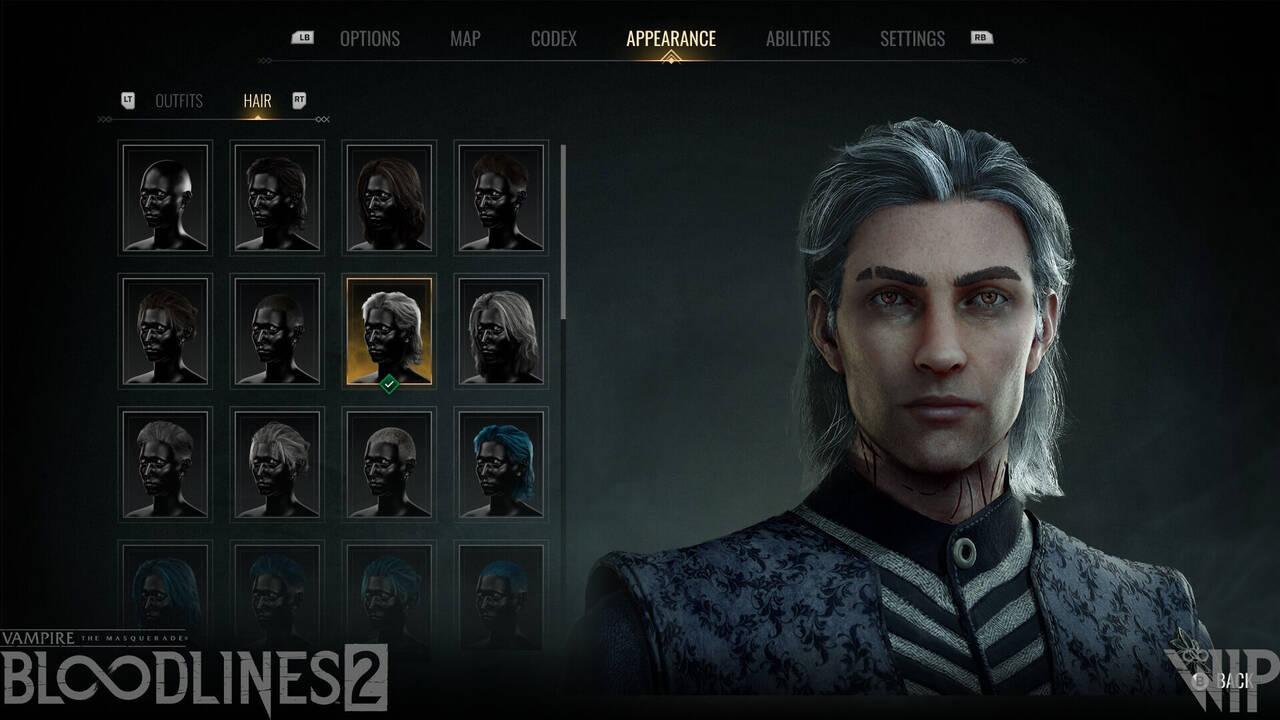This screenshot has width=1280, height=720.
Task: Select the Hair sub-tab
Action: [x=256, y=100]
